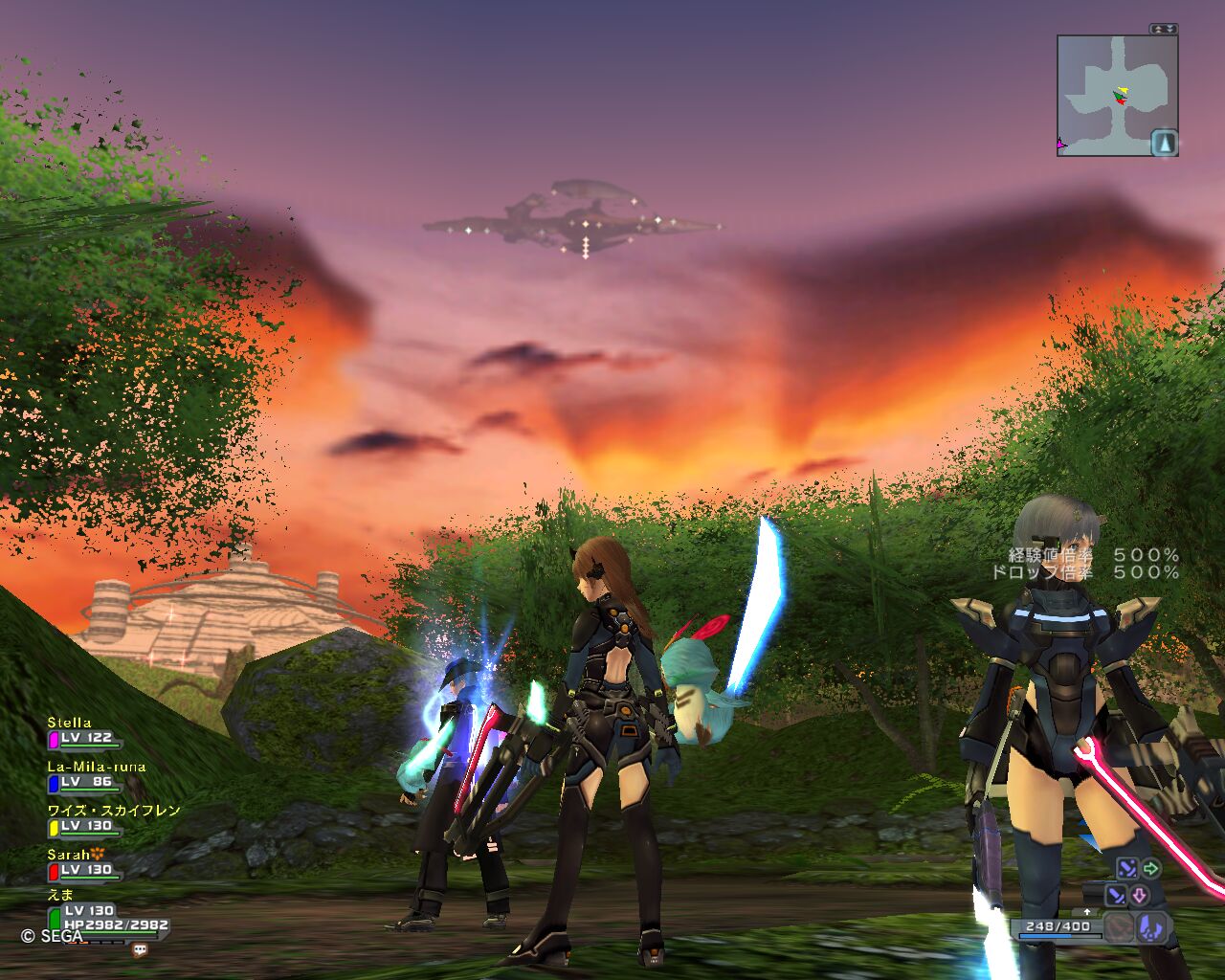Activate the green right-arrow action icon
Image resolution: width=1225 pixels, height=980 pixels.
pos(1150,869)
